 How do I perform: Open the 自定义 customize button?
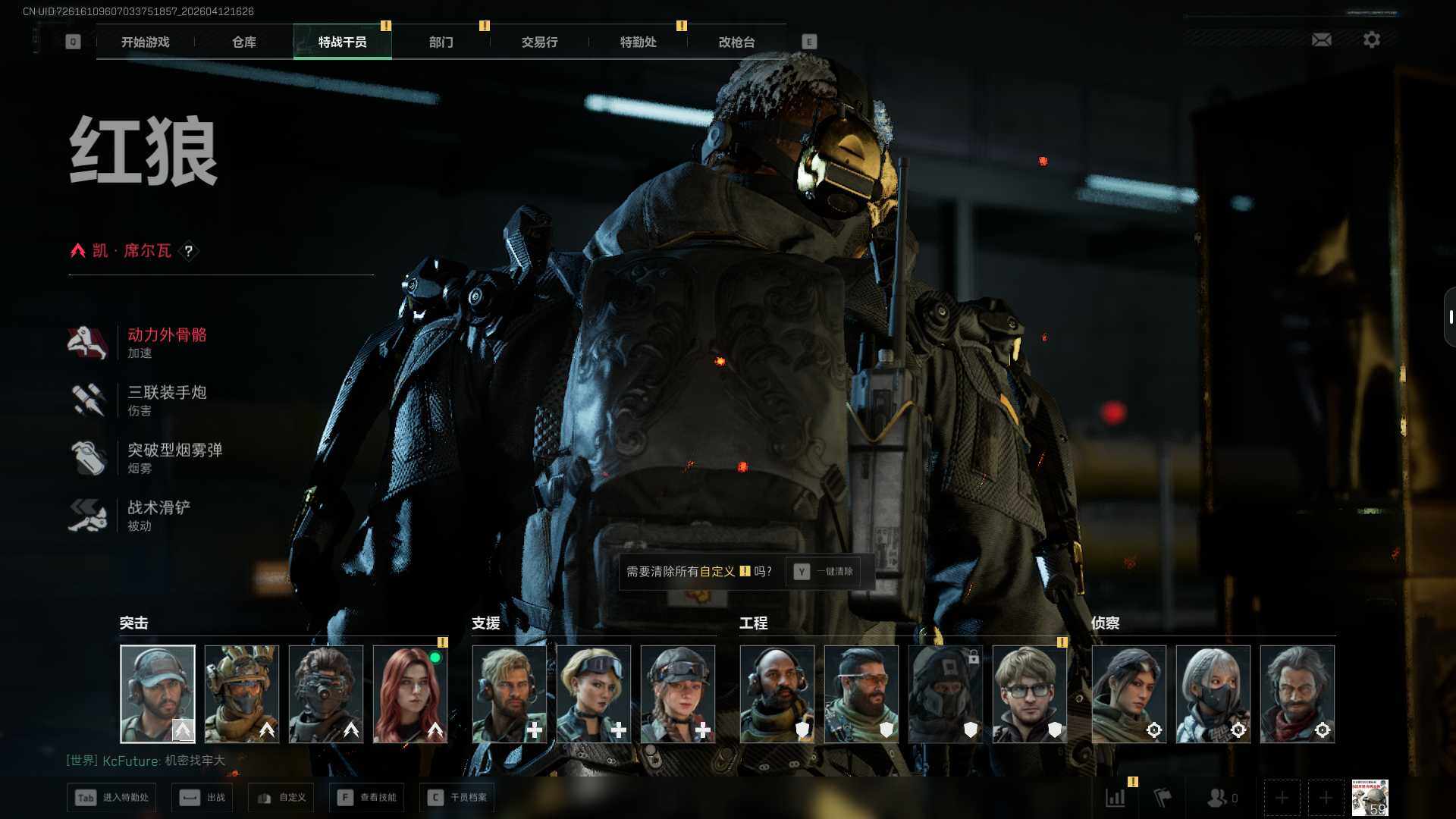click(281, 798)
